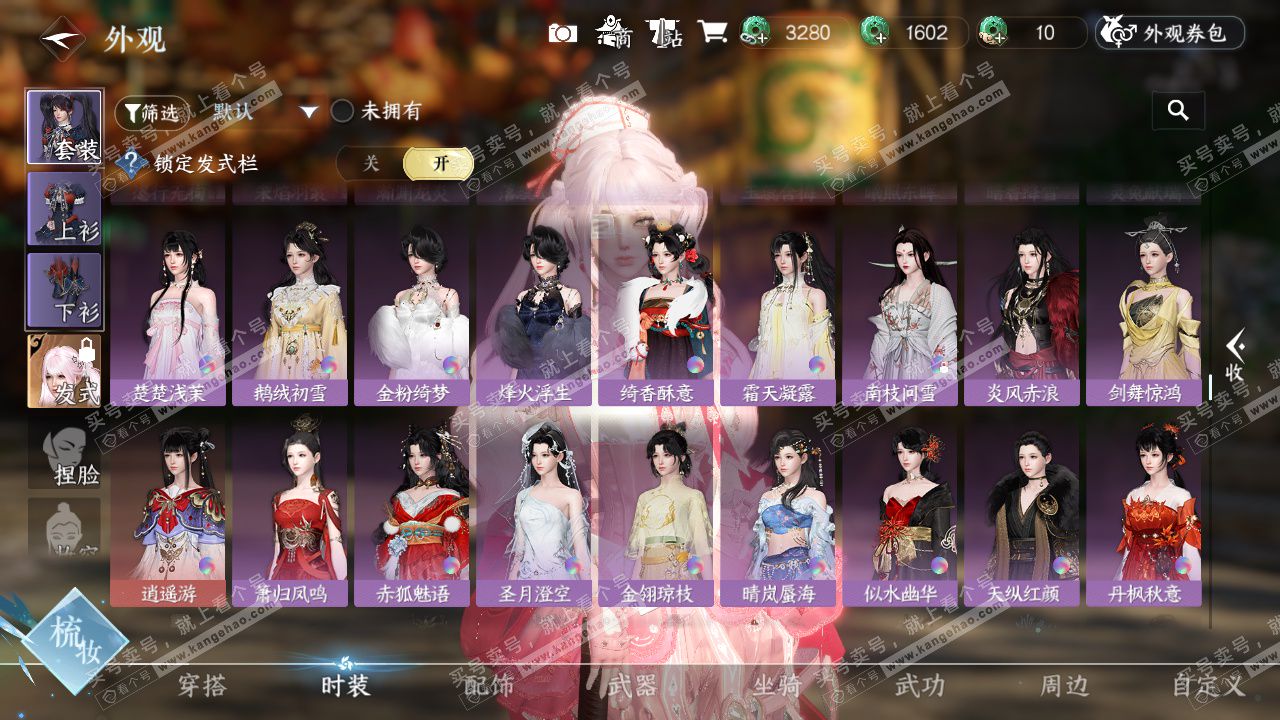Open the search magnifier
The width and height of the screenshot is (1280, 720).
(x=1178, y=111)
